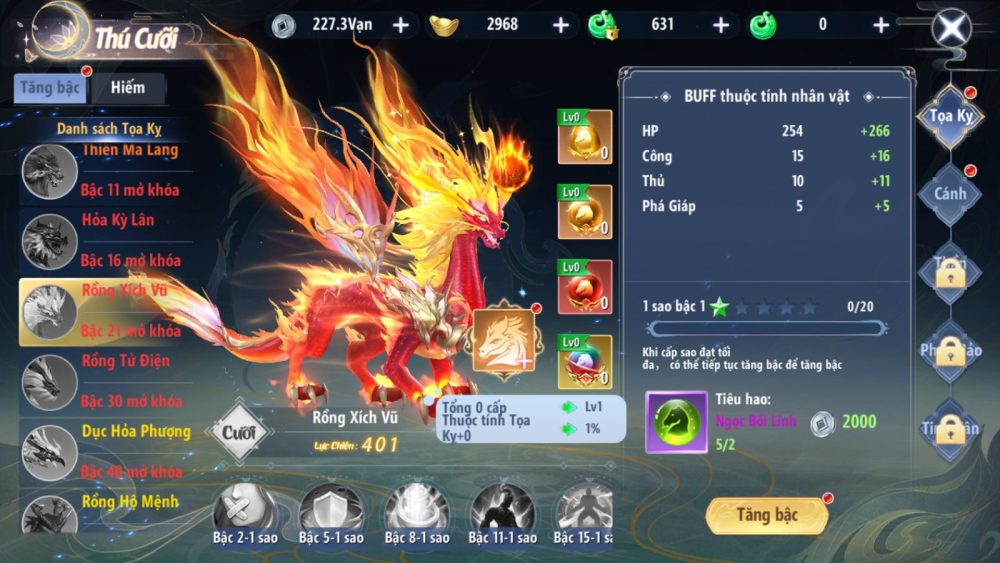1000x563 pixels.
Task: Open the Cánh wings side tab
Action: tap(950, 194)
